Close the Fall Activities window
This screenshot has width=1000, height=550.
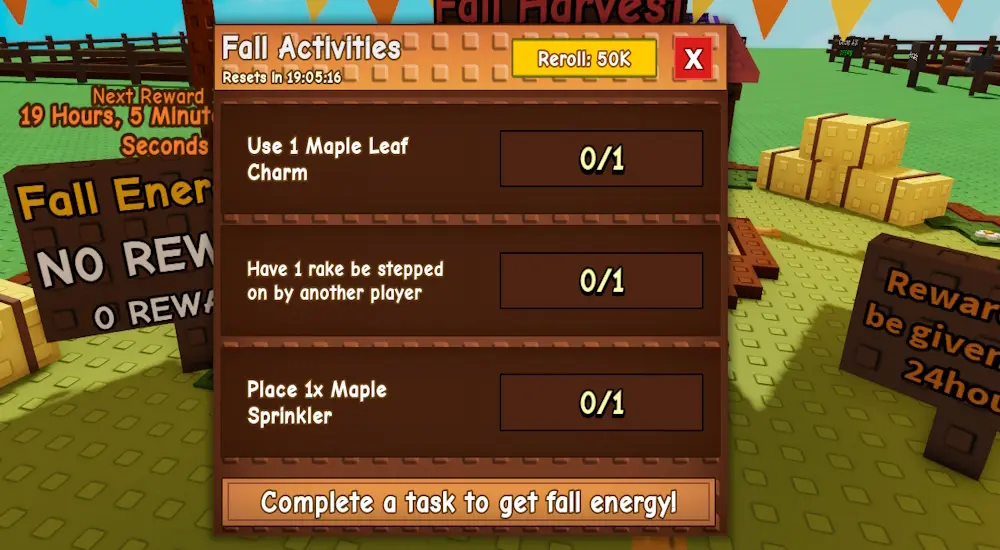point(693,59)
